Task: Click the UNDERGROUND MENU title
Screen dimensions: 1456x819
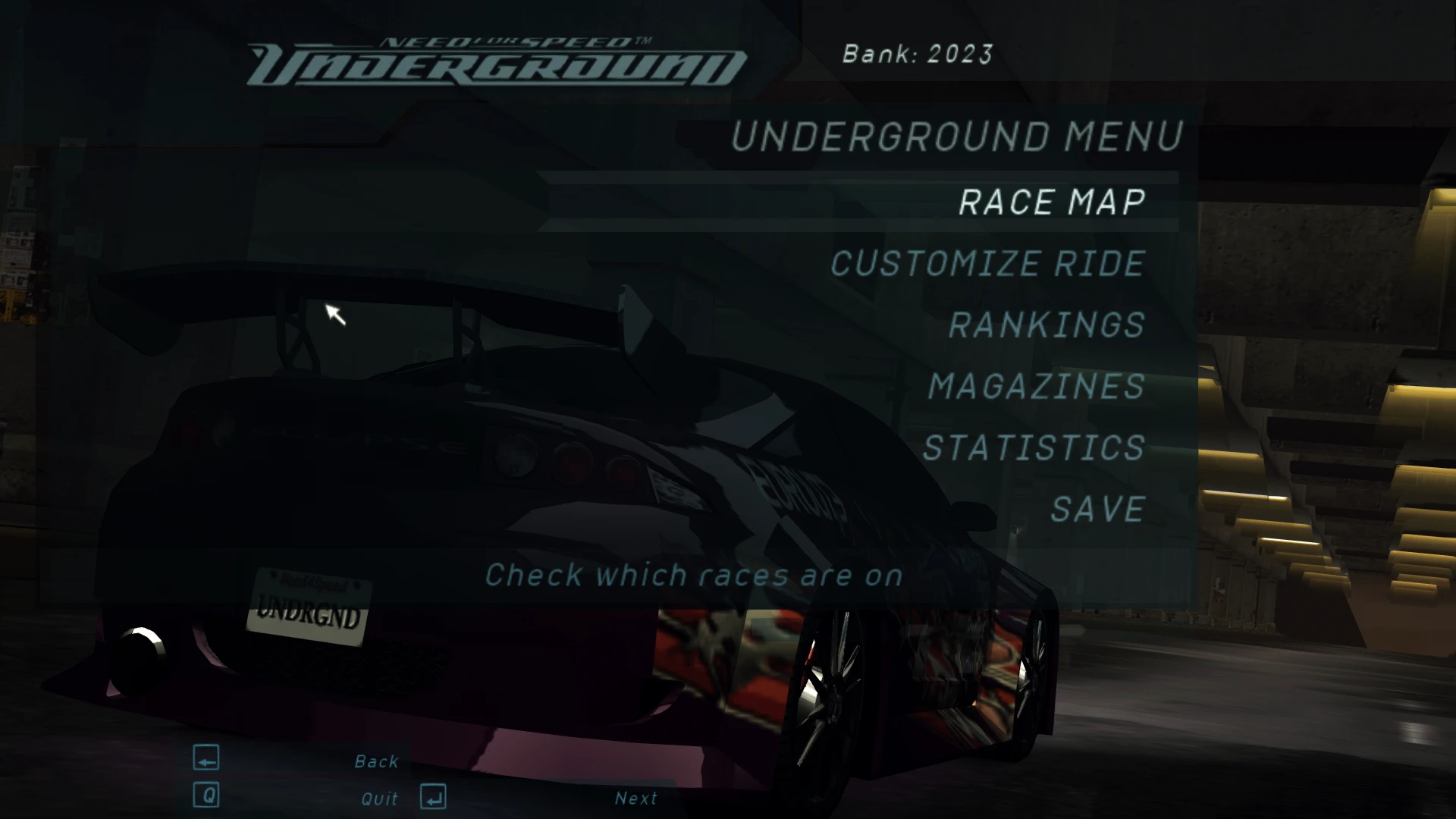Action: [954, 136]
